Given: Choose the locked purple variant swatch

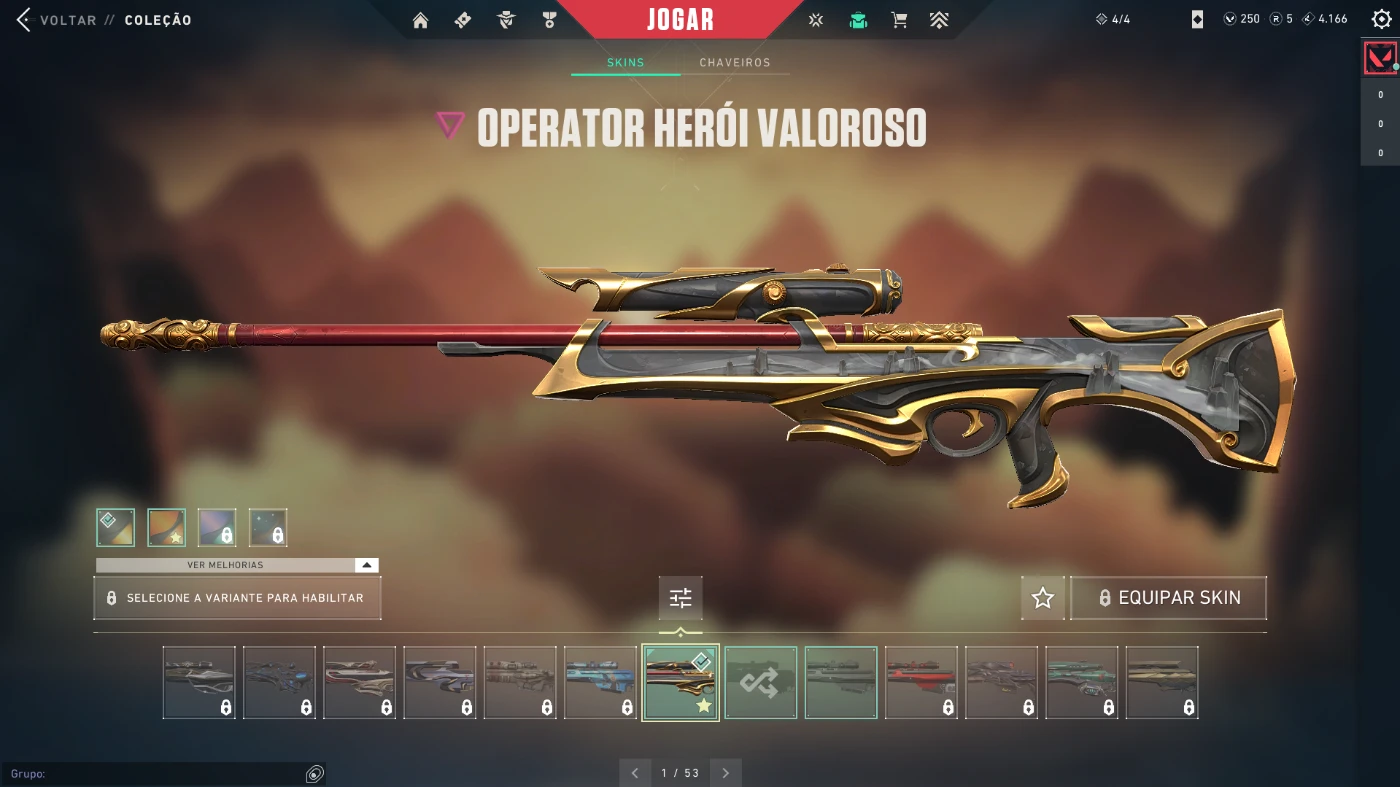Looking at the screenshot, I should [217, 527].
